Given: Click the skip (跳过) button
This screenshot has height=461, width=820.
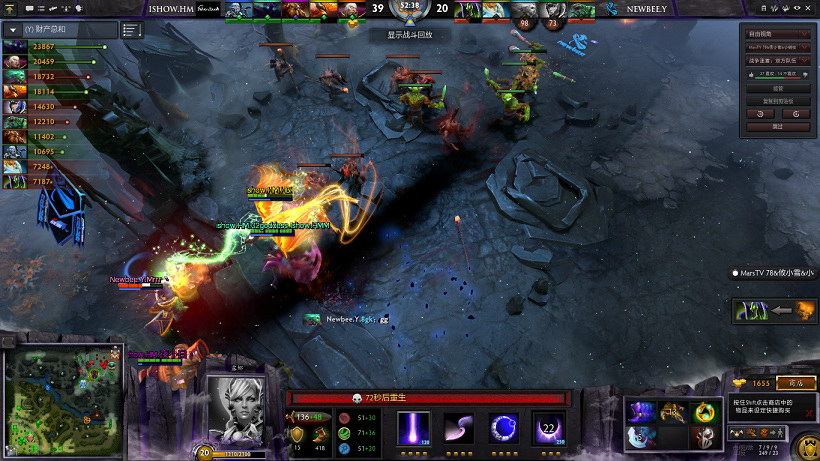Looking at the screenshot, I should [777, 127].
